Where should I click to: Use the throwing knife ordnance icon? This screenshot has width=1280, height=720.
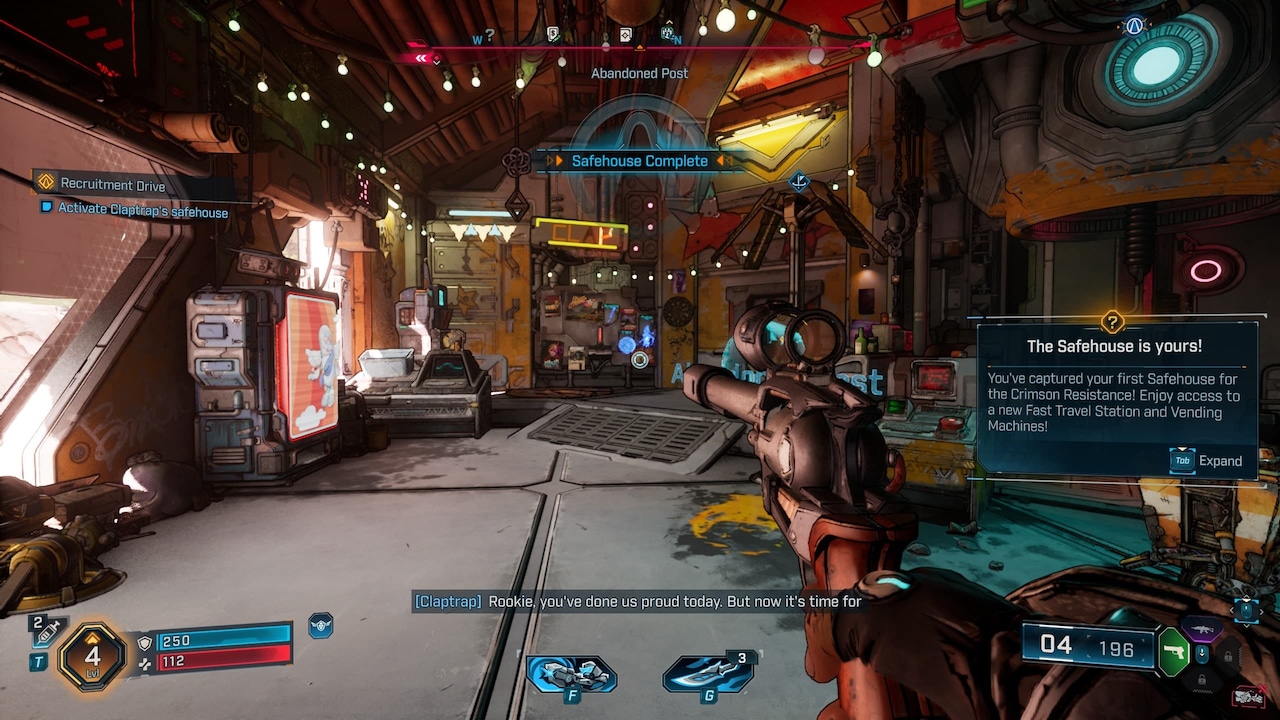708,673
